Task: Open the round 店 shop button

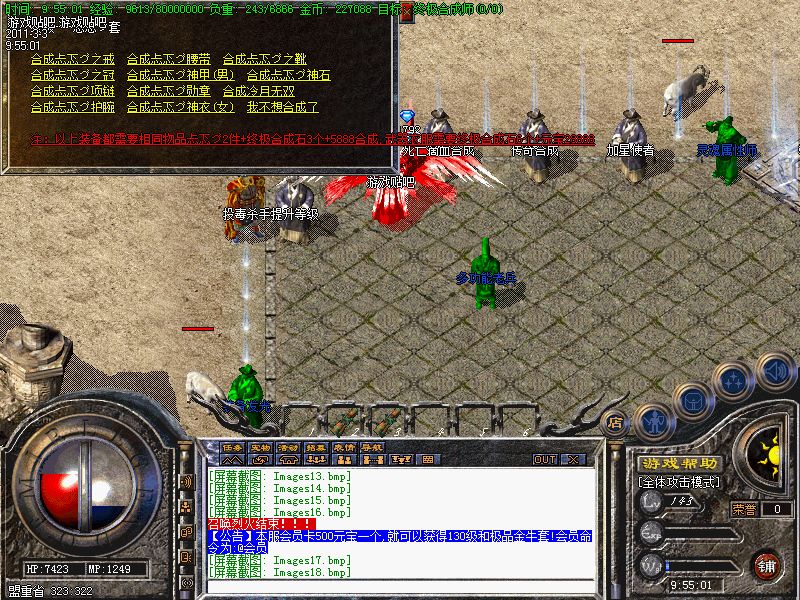Action: coord(615,423)
